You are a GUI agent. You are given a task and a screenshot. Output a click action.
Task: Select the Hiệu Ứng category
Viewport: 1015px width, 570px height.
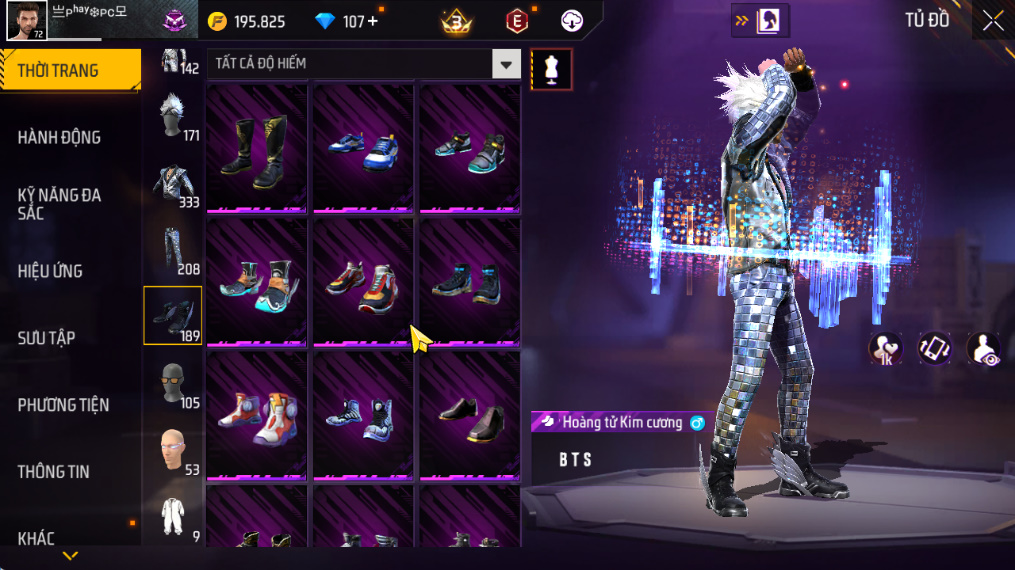click(x=50, y=271)
